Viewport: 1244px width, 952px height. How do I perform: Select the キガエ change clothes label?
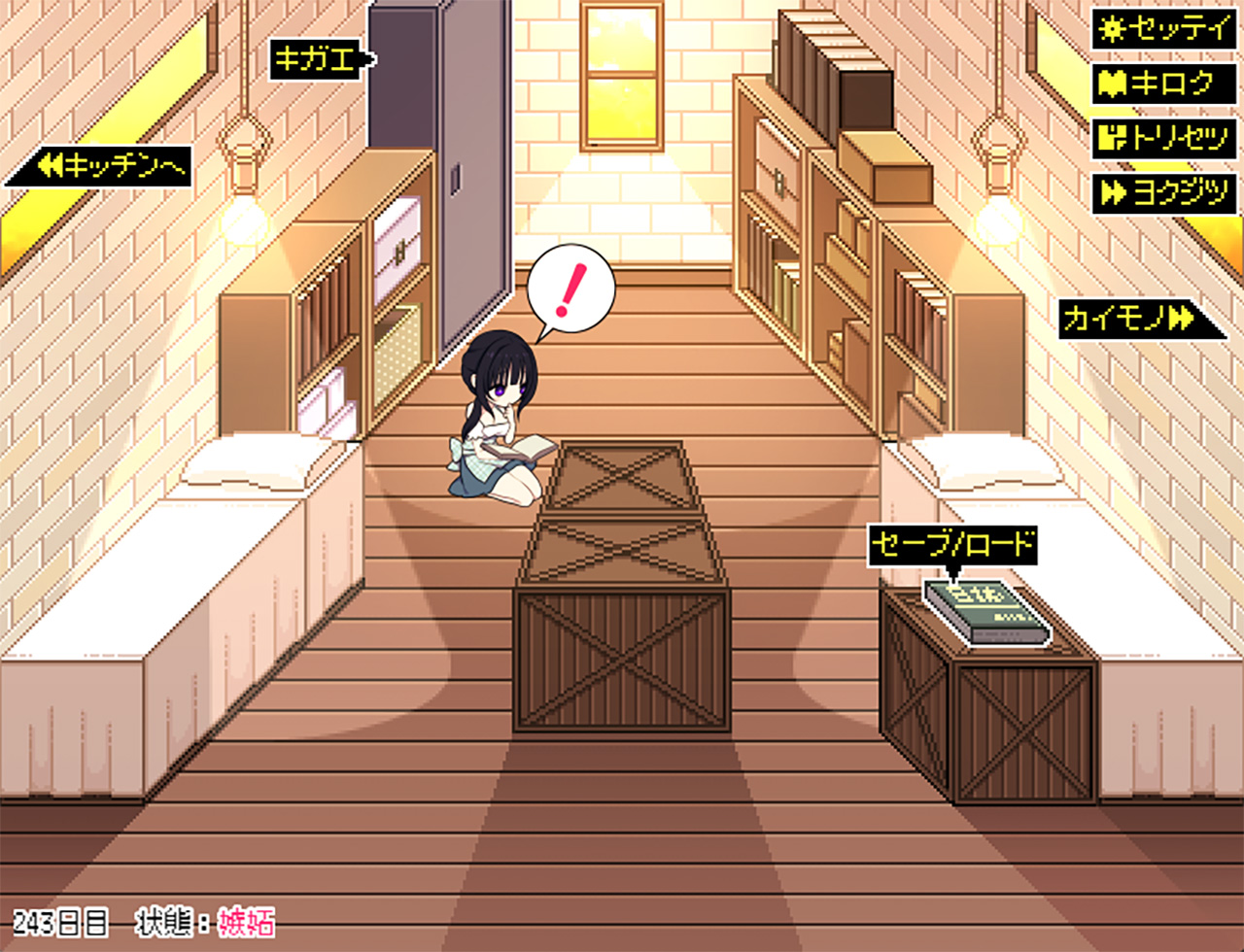click(x=319, y=60)
